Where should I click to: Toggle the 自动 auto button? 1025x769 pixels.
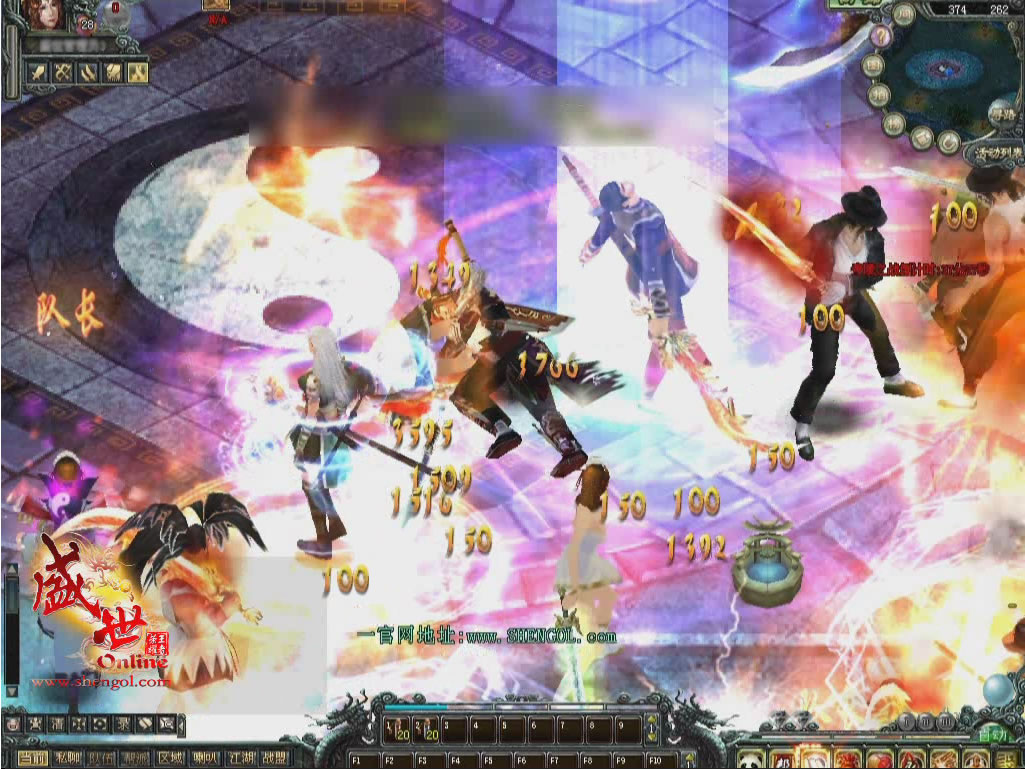coord(993,735)
